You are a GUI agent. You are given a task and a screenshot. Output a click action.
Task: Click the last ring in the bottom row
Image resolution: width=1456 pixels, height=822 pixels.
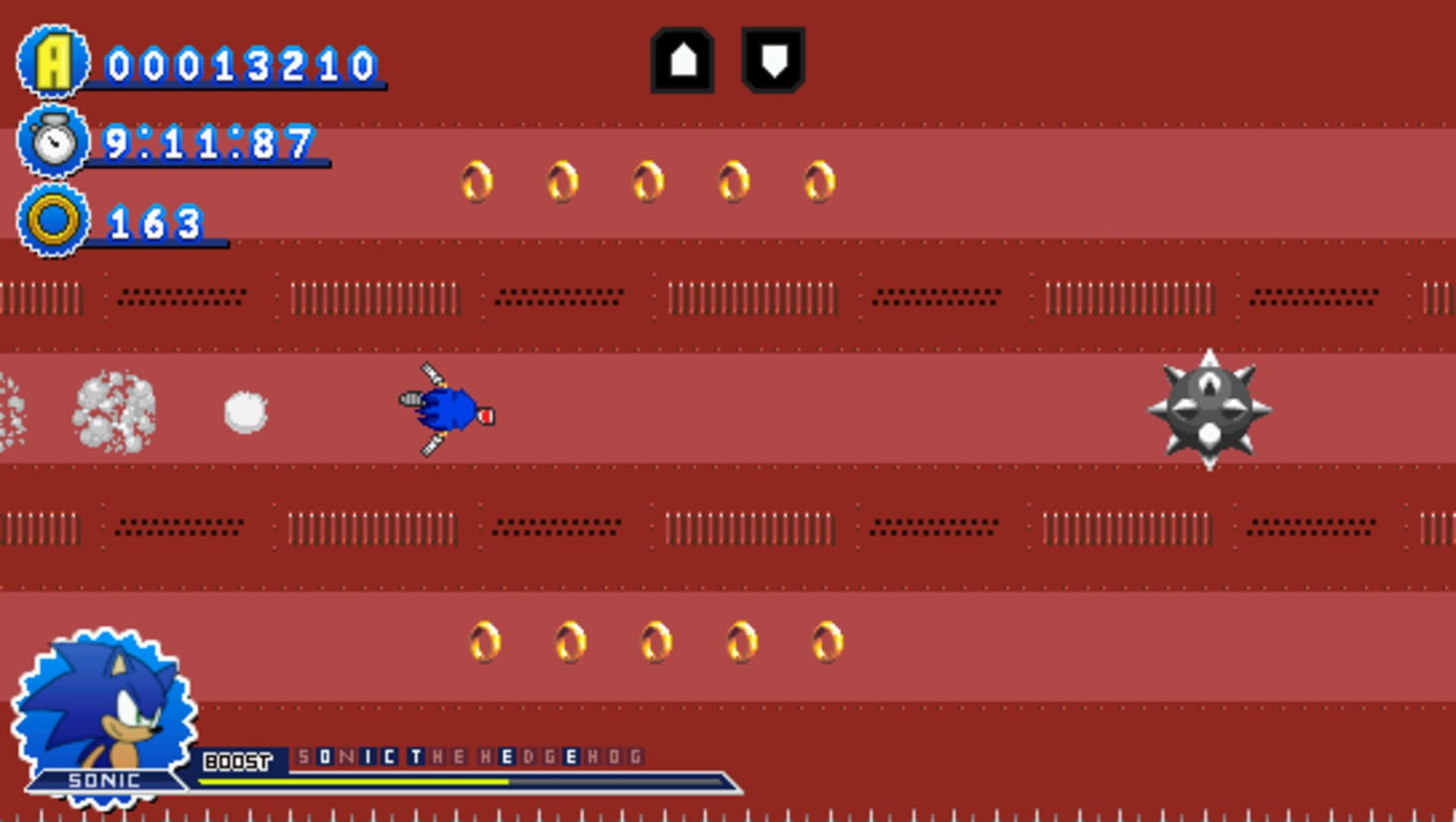click(826, 642)
